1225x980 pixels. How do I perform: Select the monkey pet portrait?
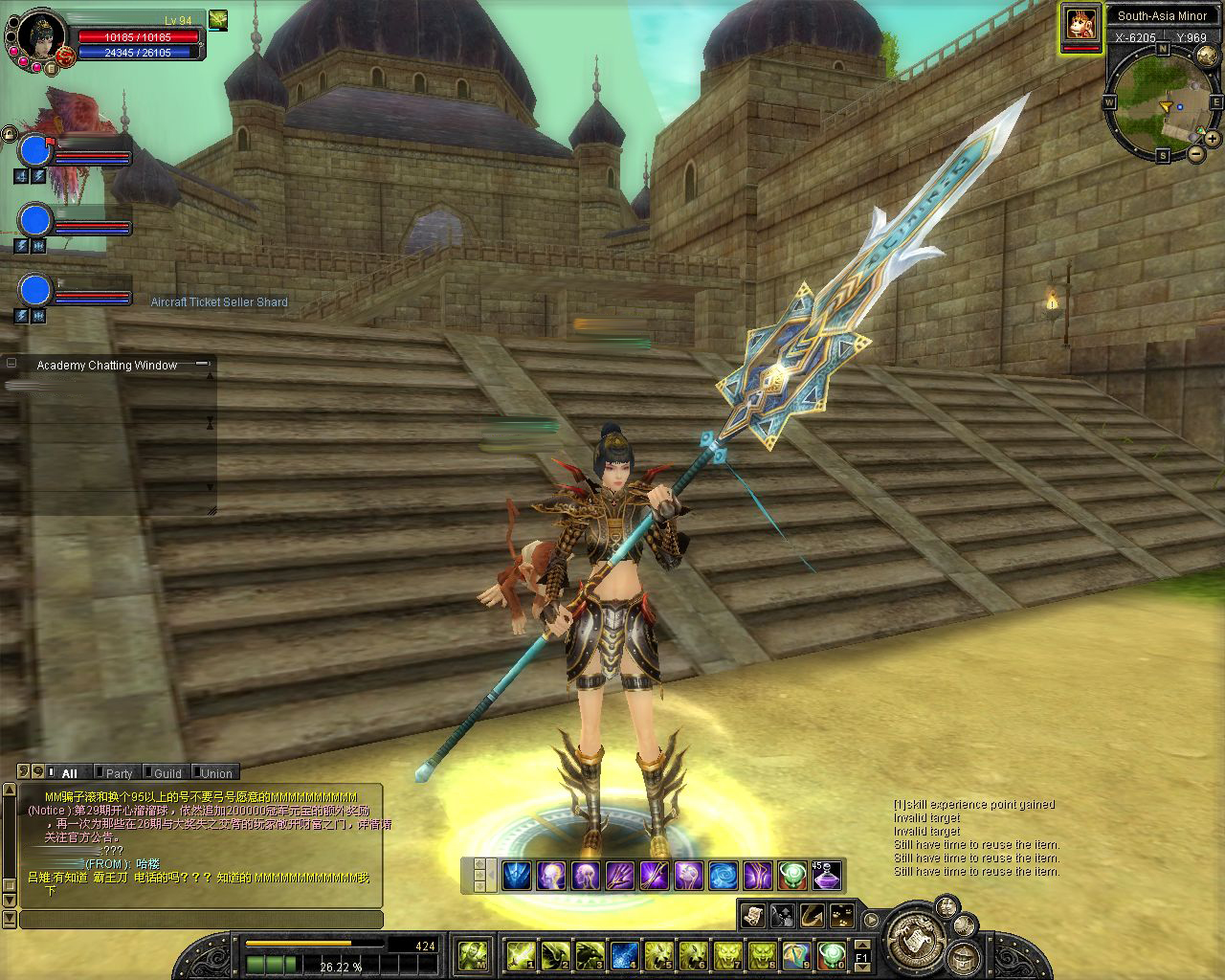pyautogui.click(x=1080, y=24)
